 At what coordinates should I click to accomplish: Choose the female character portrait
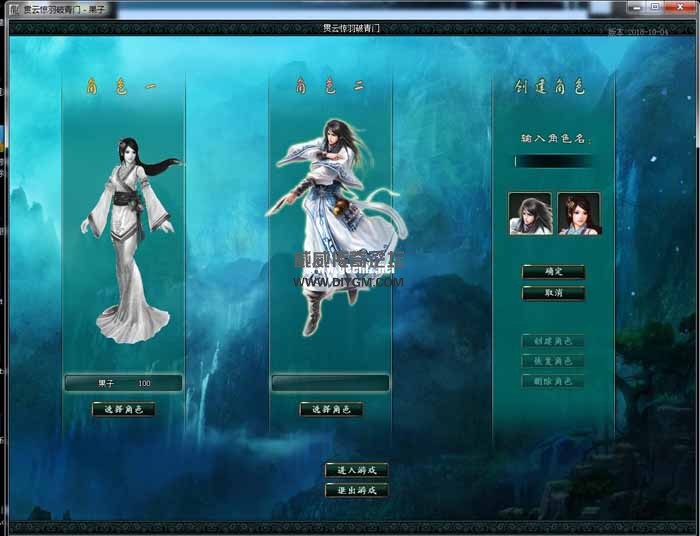[578, 213]
